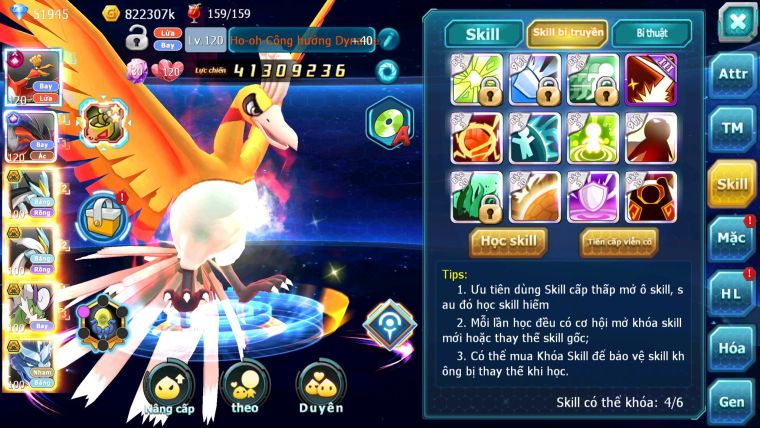This screenshot has height=428, width=760.
Task: Switch to the Mặc side tab
Action: pos(732,237)
